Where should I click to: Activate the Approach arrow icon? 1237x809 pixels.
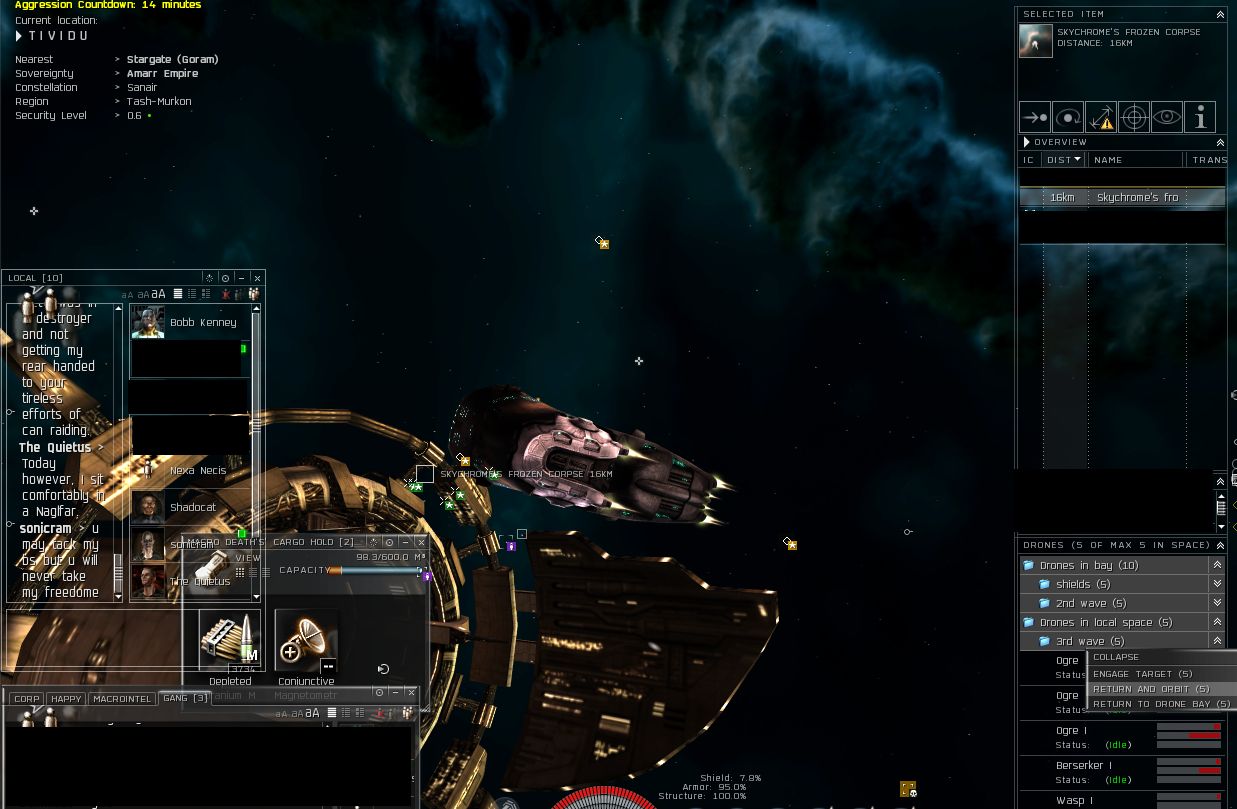1035,117
